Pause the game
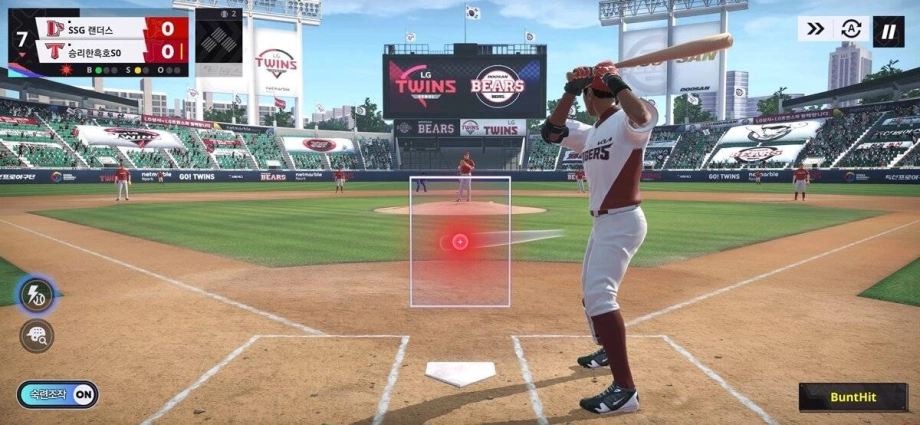The width and height of the screenshot is (920, 425). (x=888, y=31)
